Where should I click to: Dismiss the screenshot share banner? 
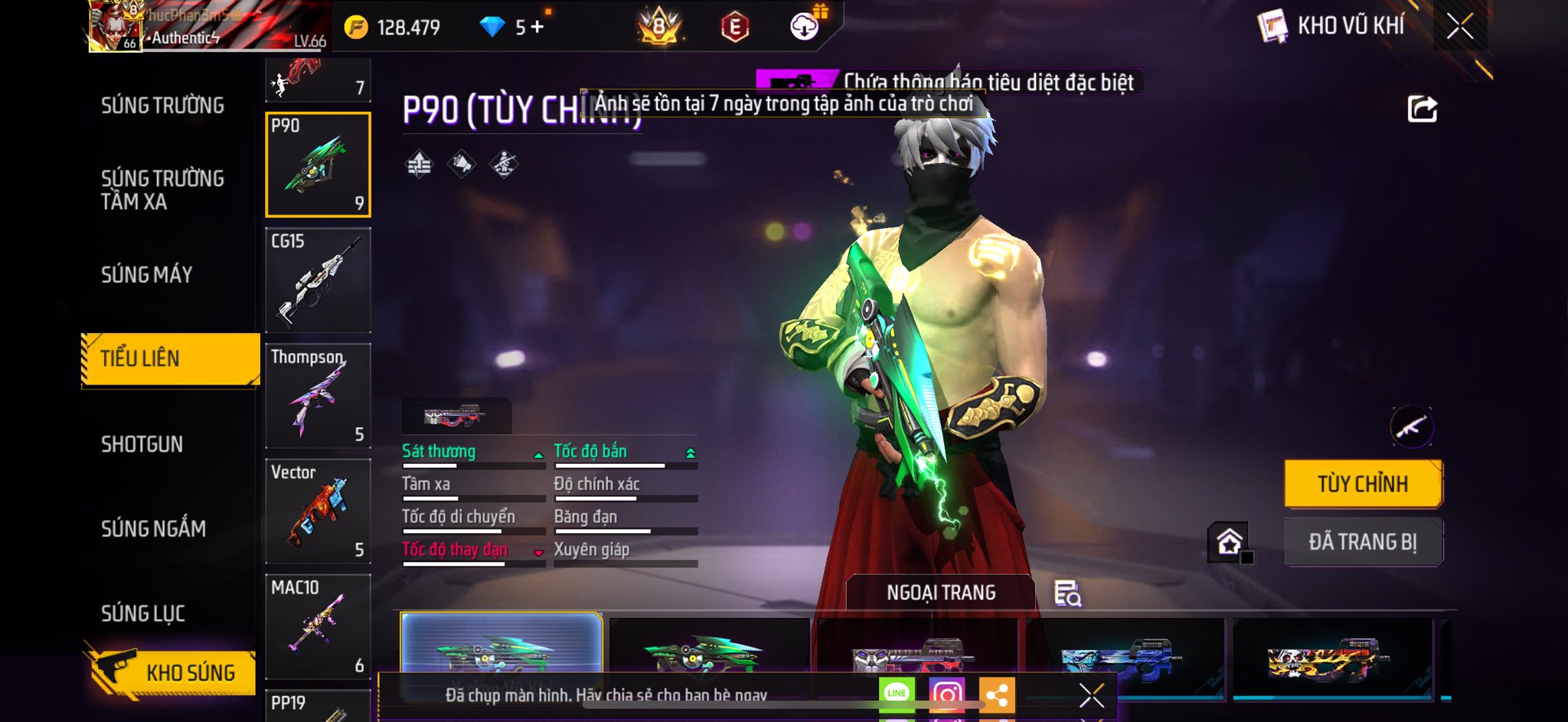pos(1092,695)
